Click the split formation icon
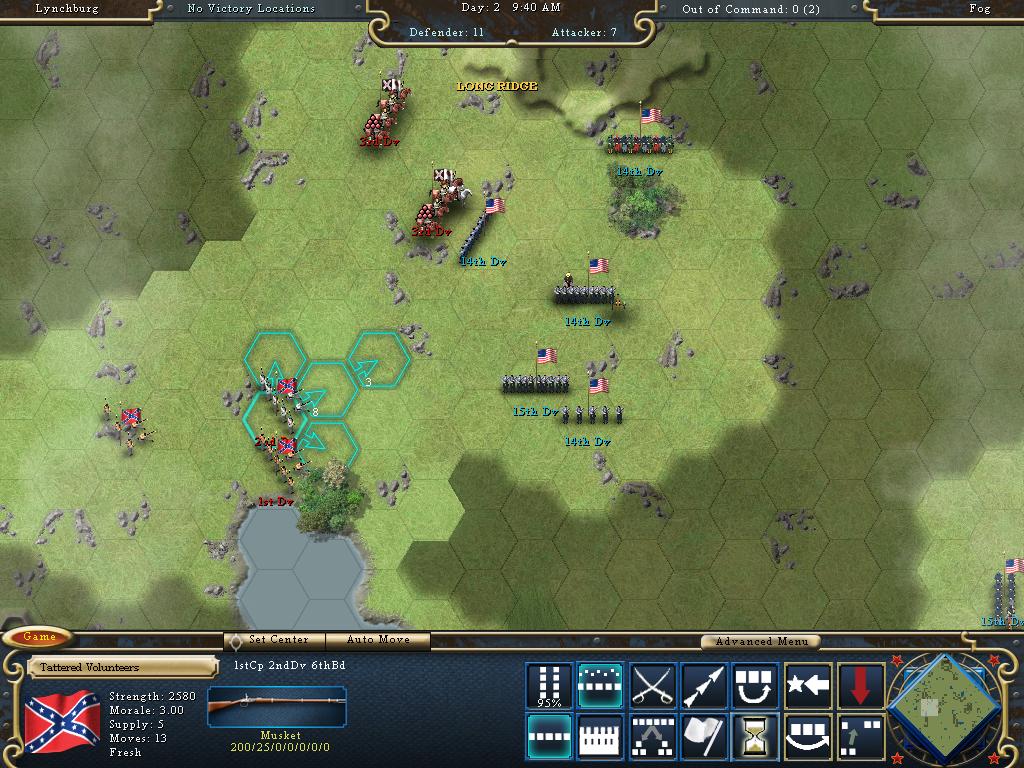1024x768 pixels. point(652,737)
